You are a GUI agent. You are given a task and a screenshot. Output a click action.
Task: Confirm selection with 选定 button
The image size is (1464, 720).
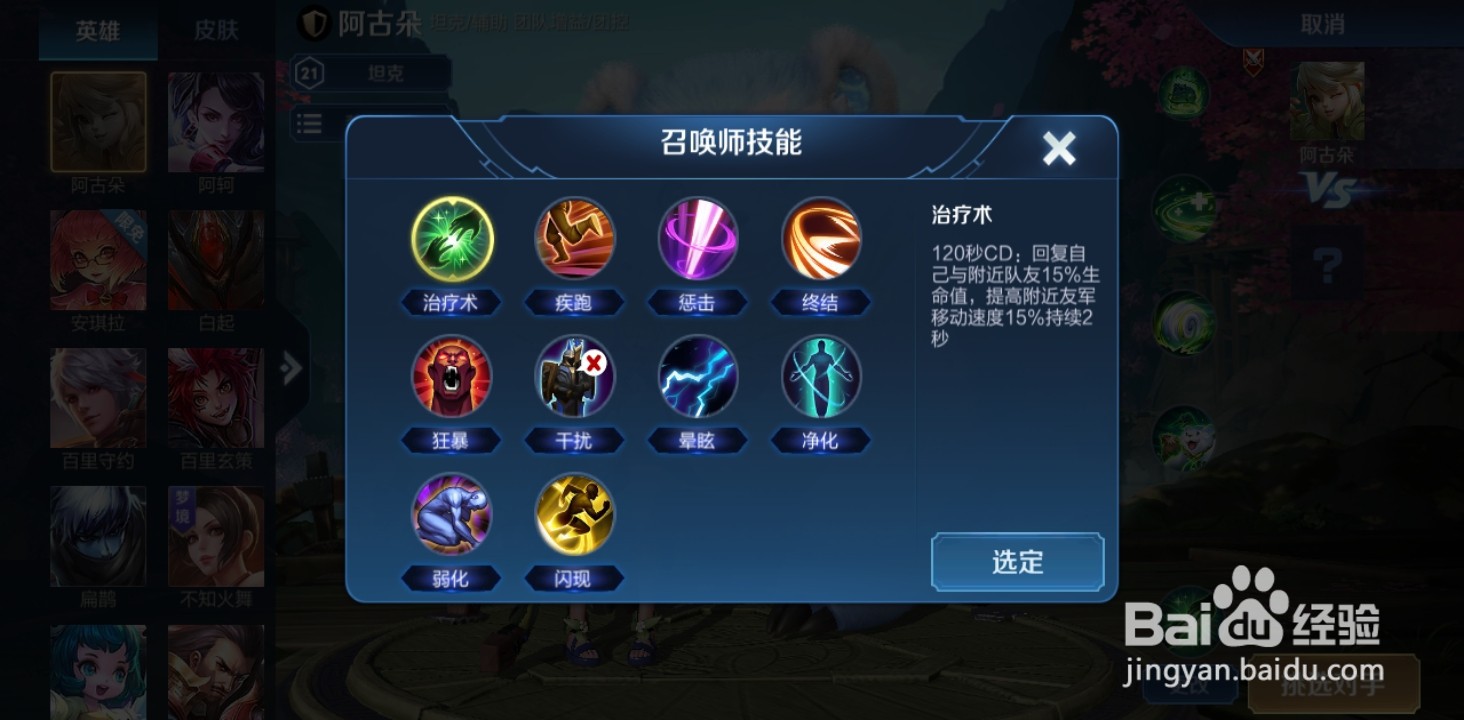point(1016,562)
